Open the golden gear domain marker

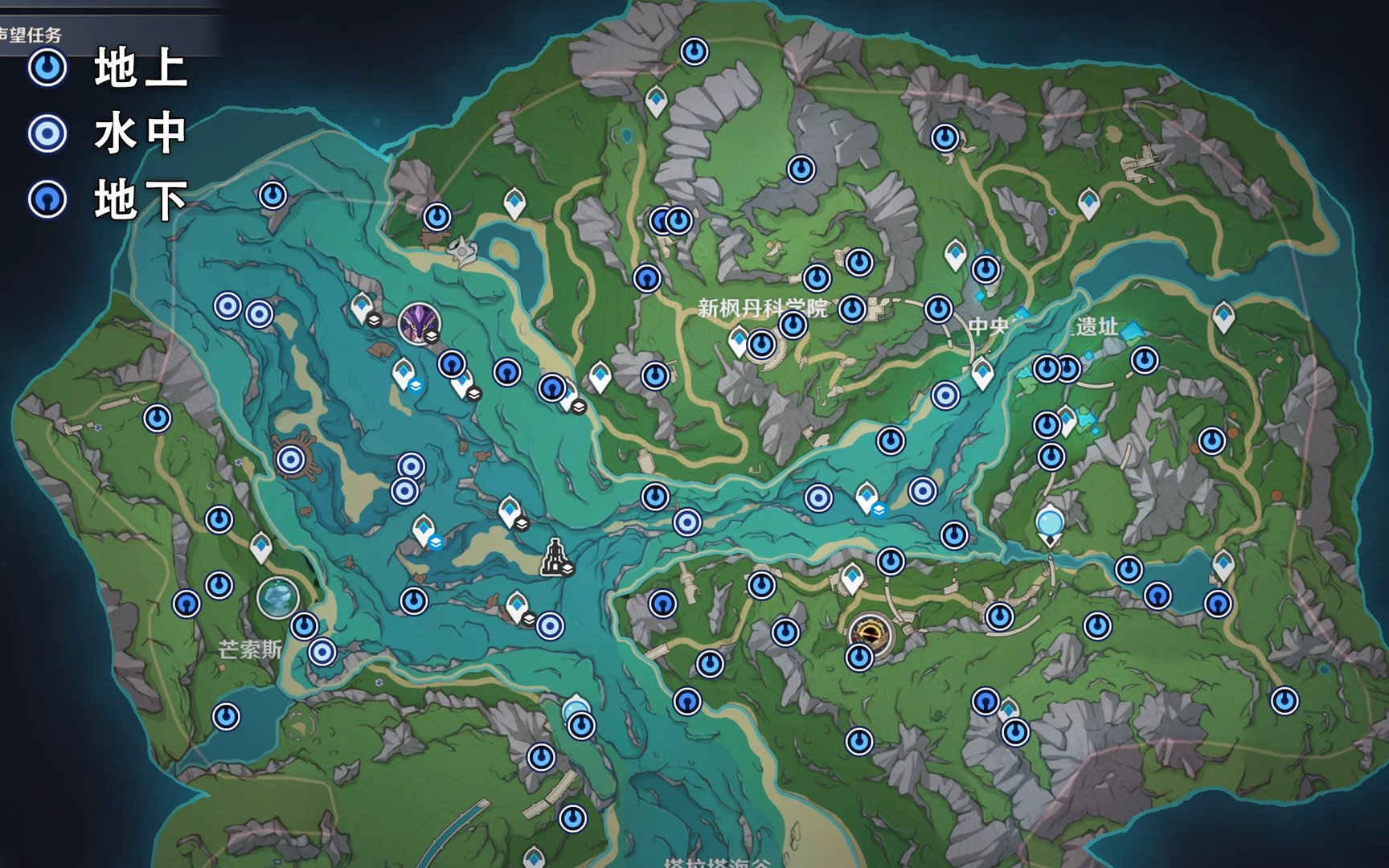click(870, 633)
